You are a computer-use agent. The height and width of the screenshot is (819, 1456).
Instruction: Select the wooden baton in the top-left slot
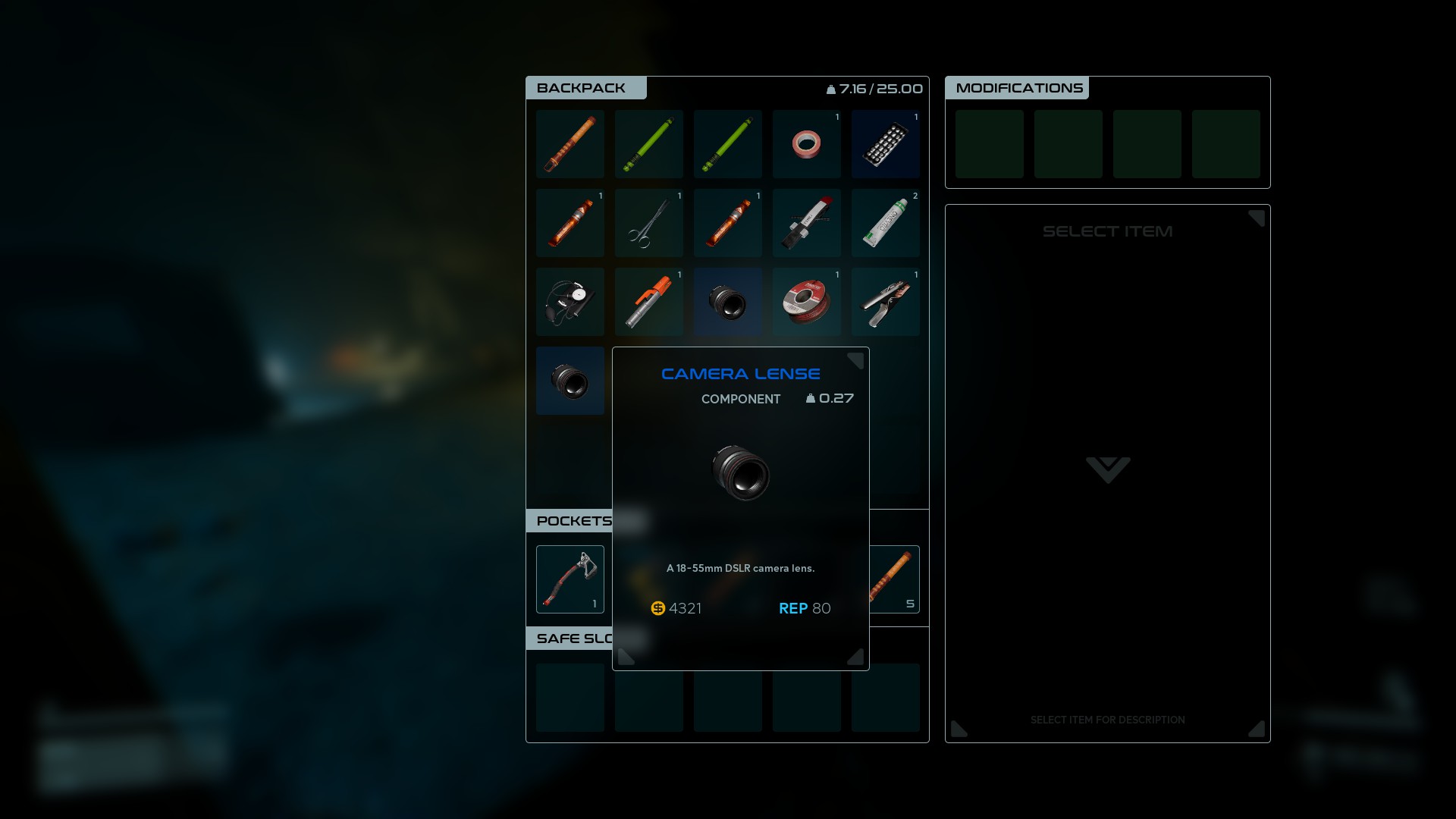click(x=570, y=144)
